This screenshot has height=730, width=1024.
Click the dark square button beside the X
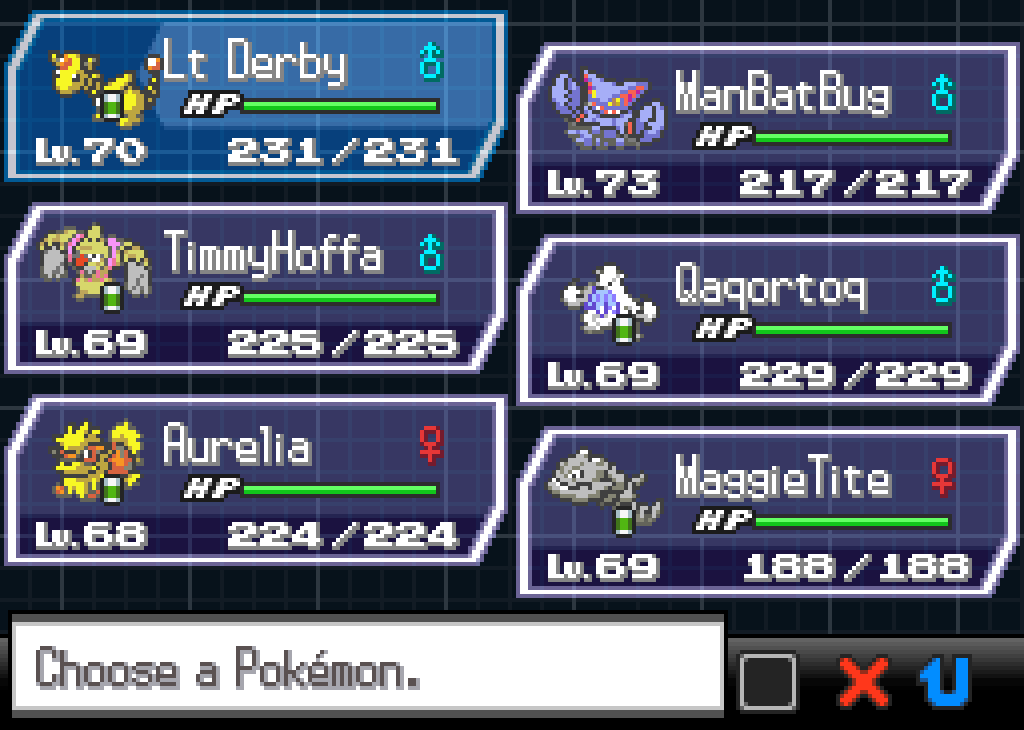[x=768, y=681]
